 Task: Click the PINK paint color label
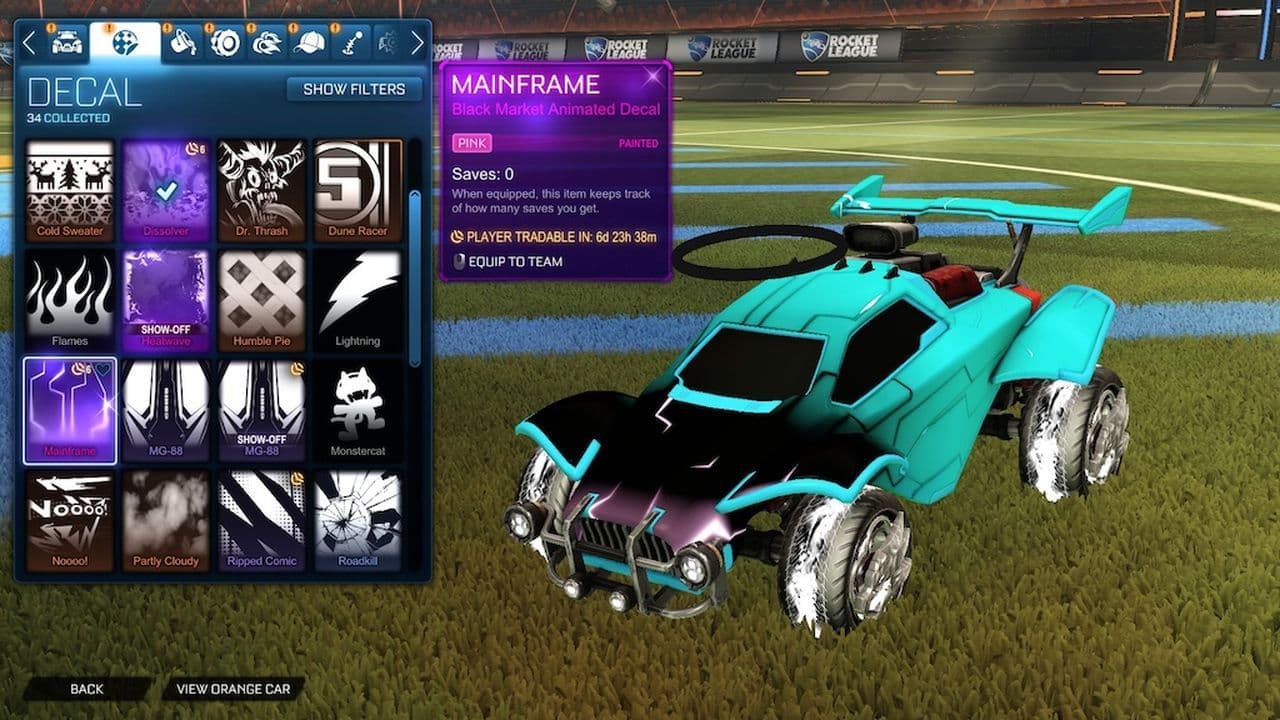[x=474, y=144]
